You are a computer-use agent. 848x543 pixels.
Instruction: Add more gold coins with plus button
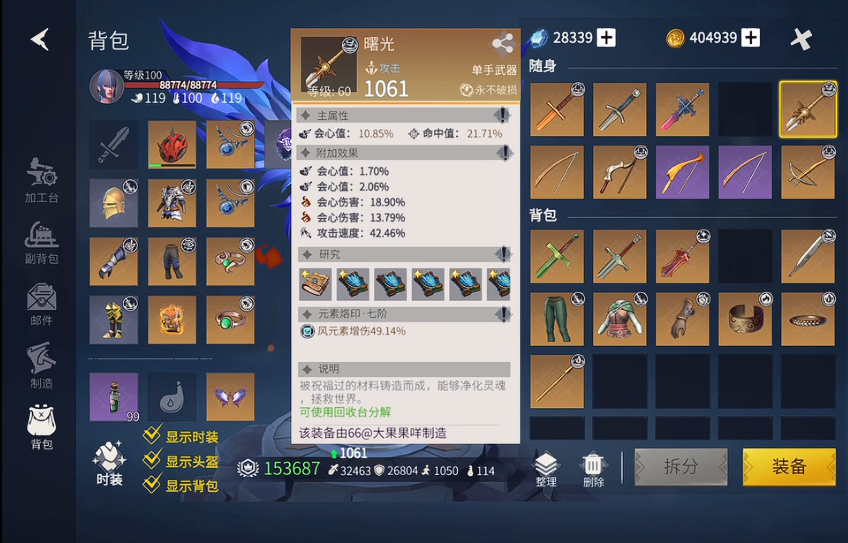tap(750, 38)
